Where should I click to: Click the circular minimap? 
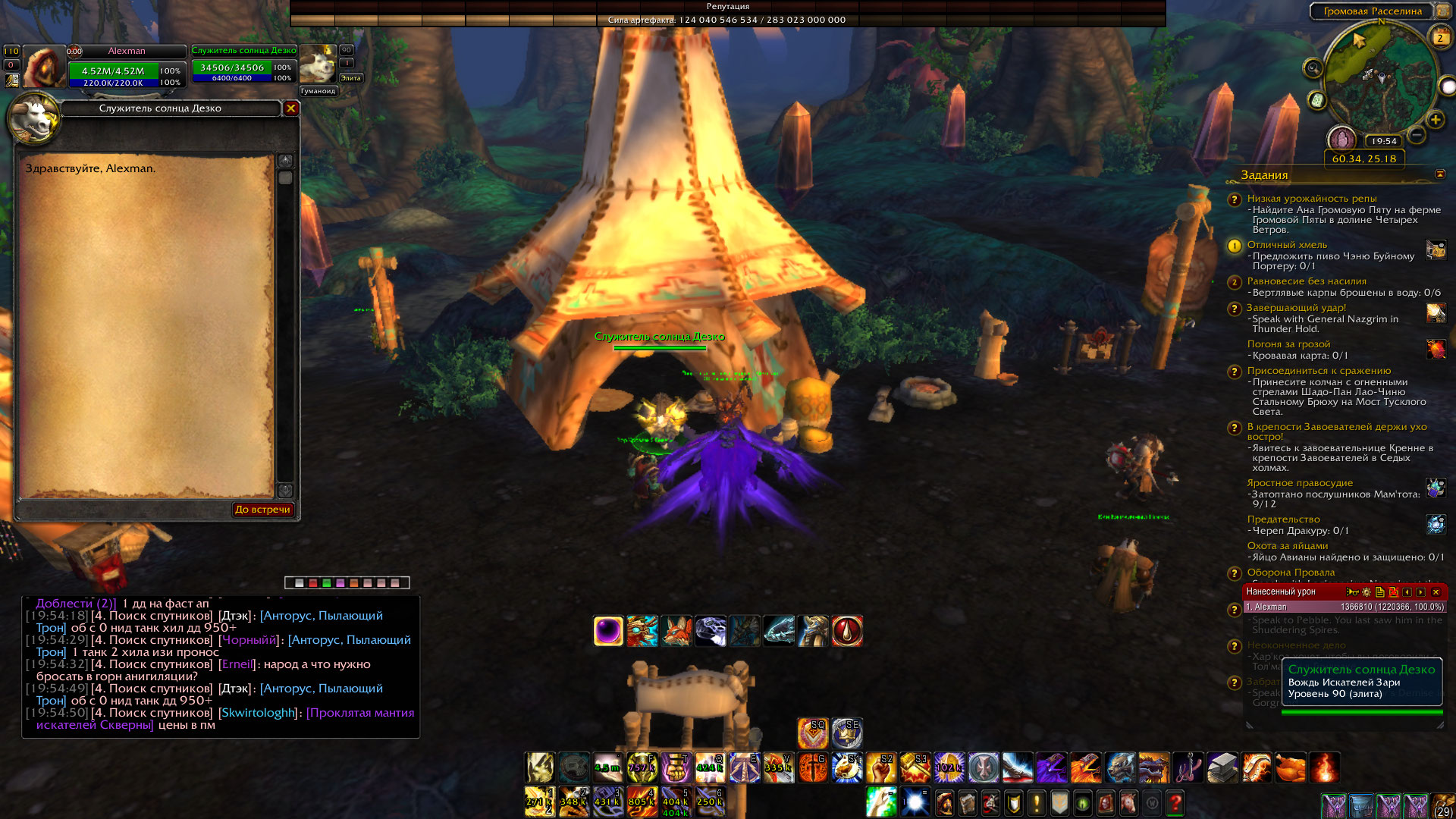[1379, 80]
